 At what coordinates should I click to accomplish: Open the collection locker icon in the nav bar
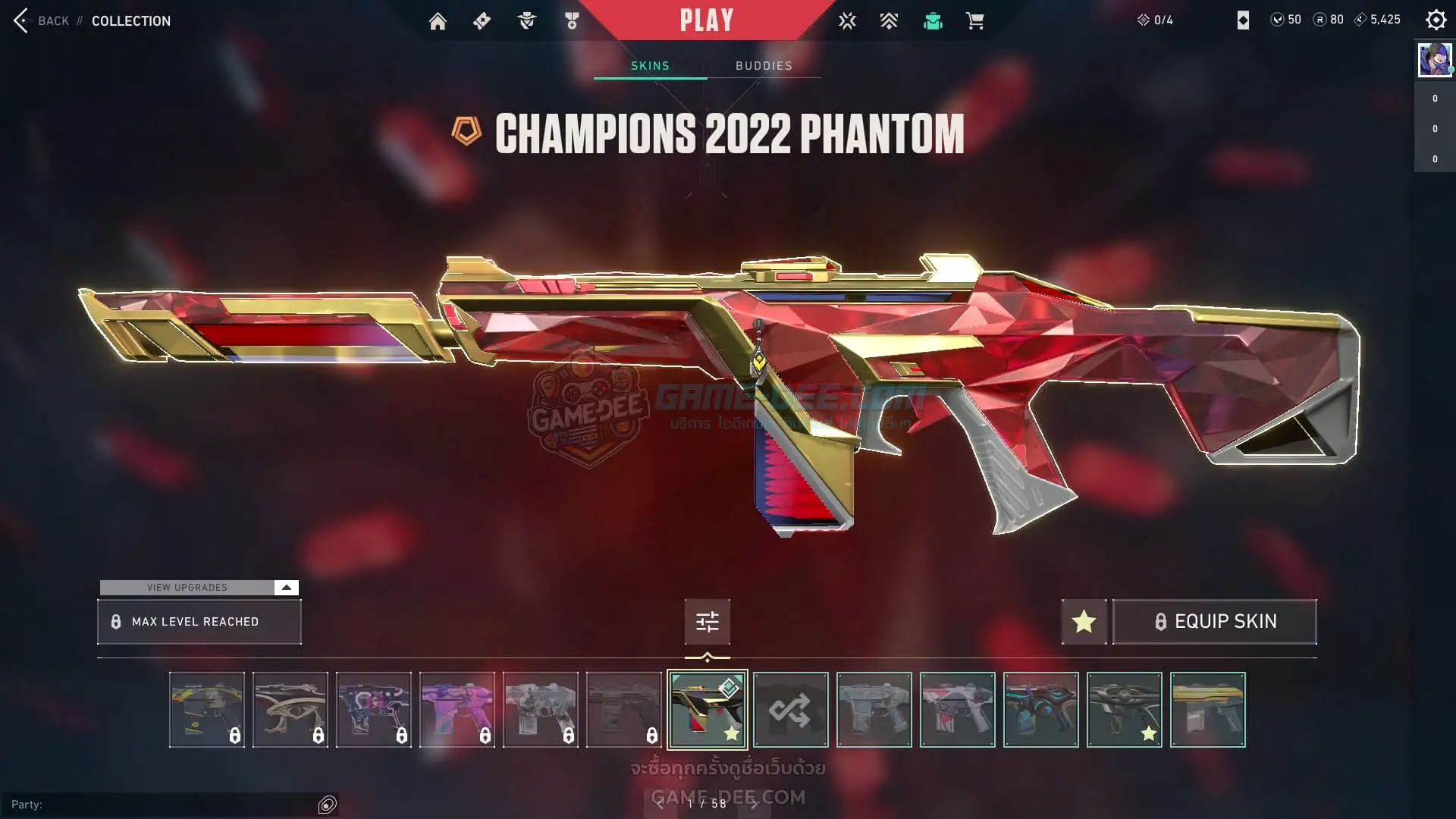(933, 21)
